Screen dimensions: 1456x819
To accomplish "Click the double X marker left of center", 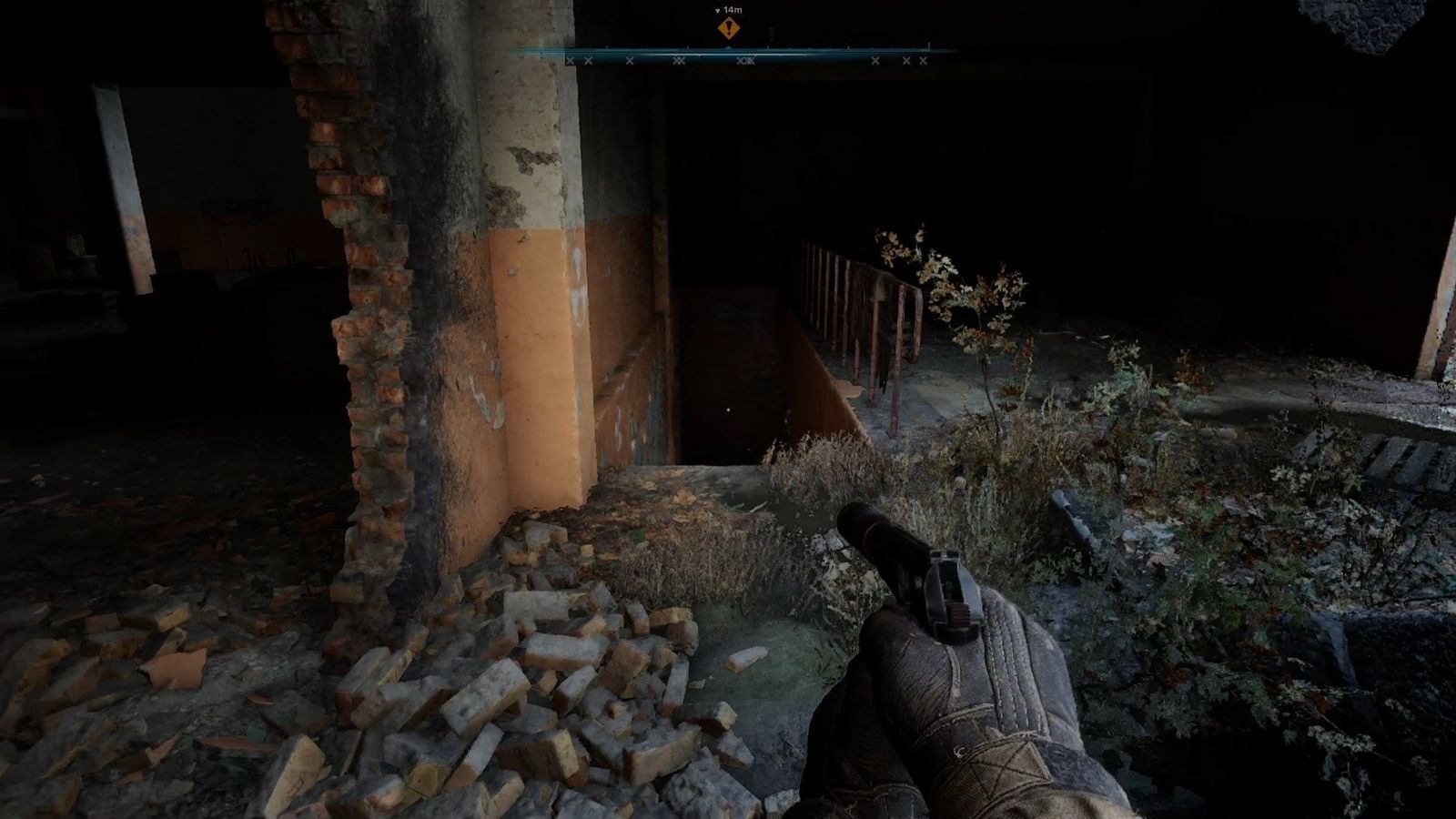I will pos(679,61).
